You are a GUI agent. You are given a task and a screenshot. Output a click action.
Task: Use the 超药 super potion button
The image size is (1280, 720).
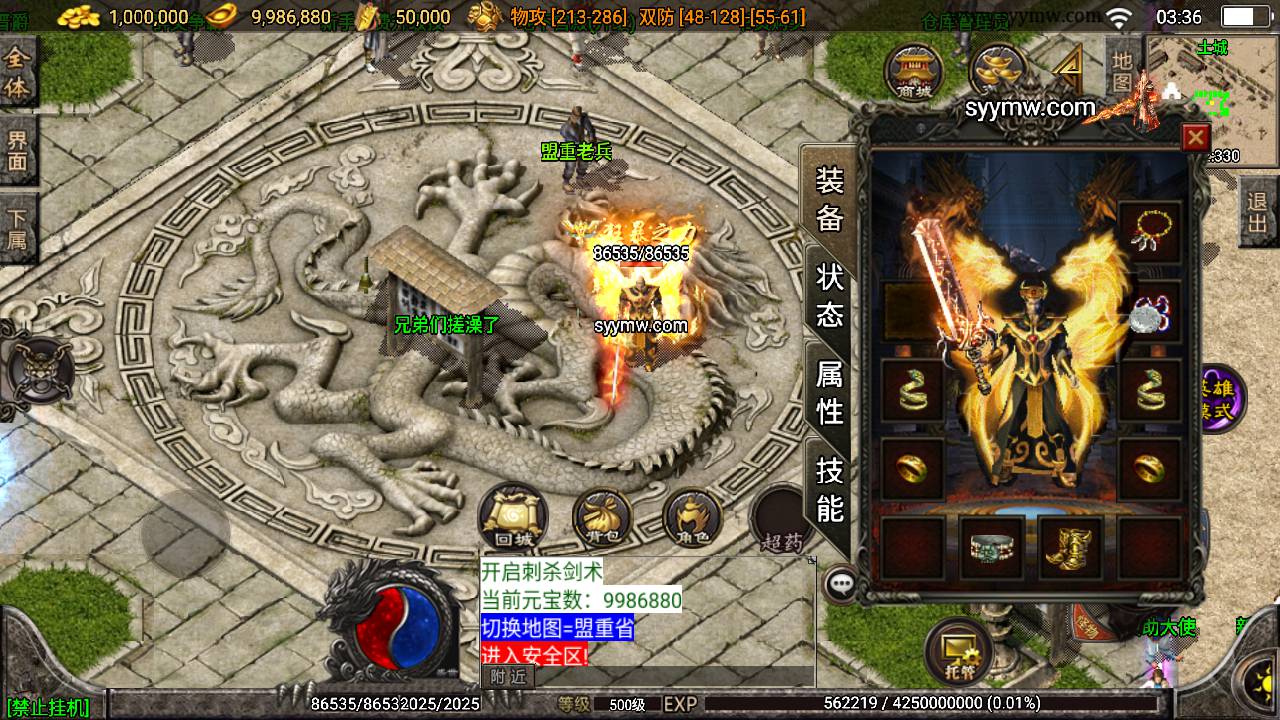point(781,521)
